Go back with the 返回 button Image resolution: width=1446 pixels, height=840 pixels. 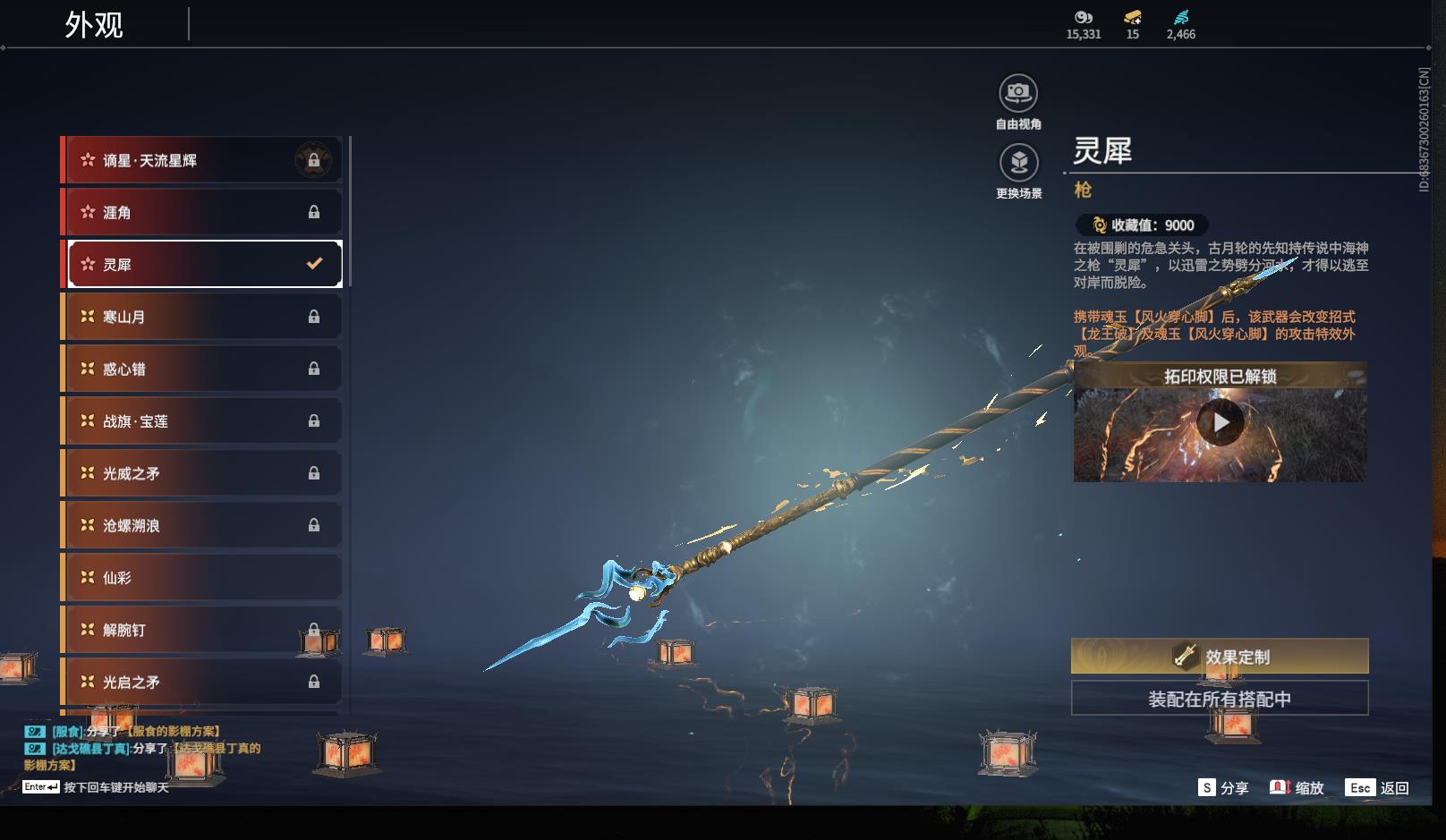(x=1379, y=787)
